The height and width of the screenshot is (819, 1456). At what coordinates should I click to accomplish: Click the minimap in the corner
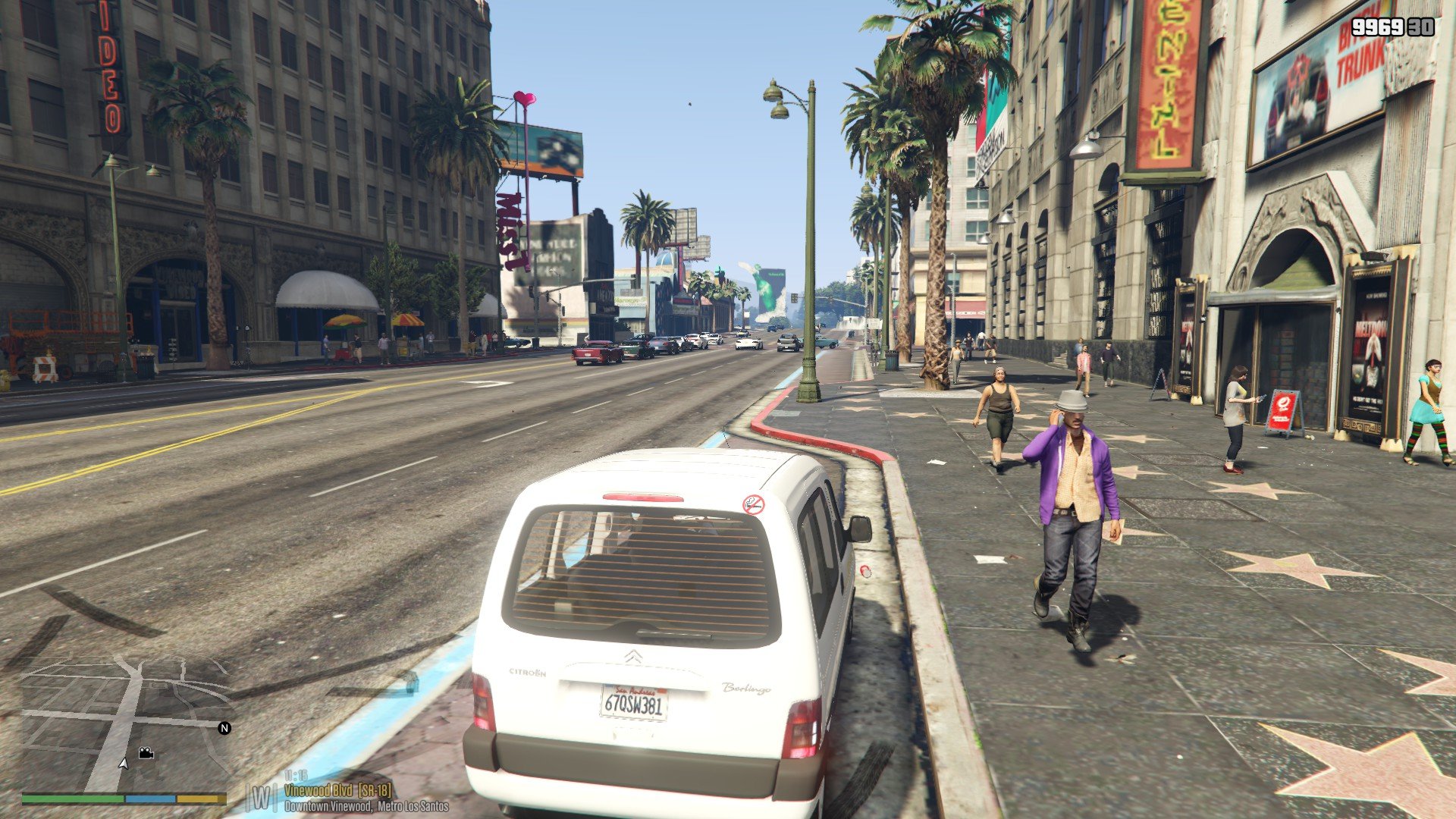coord(124,724)
